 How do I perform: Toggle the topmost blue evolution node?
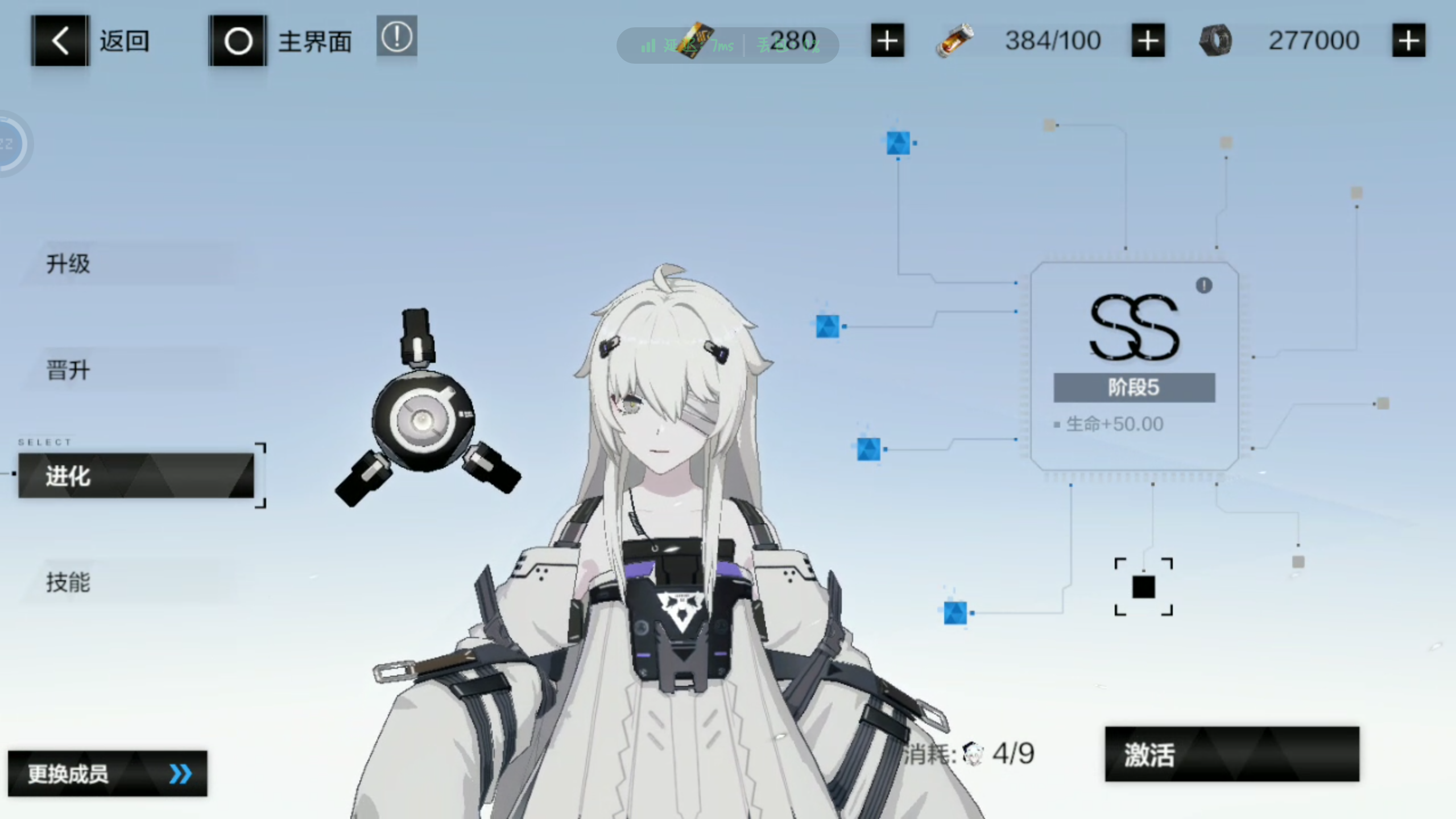pos(899,142)
